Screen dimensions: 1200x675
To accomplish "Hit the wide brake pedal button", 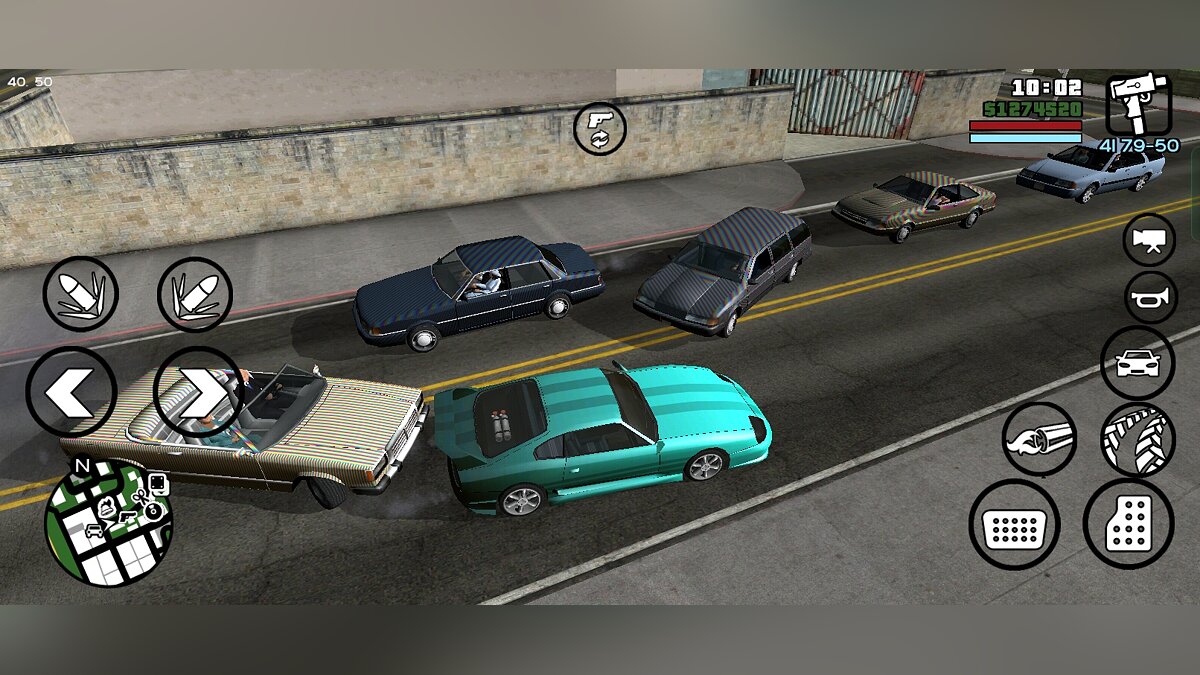I will (x=1014, y=525).
